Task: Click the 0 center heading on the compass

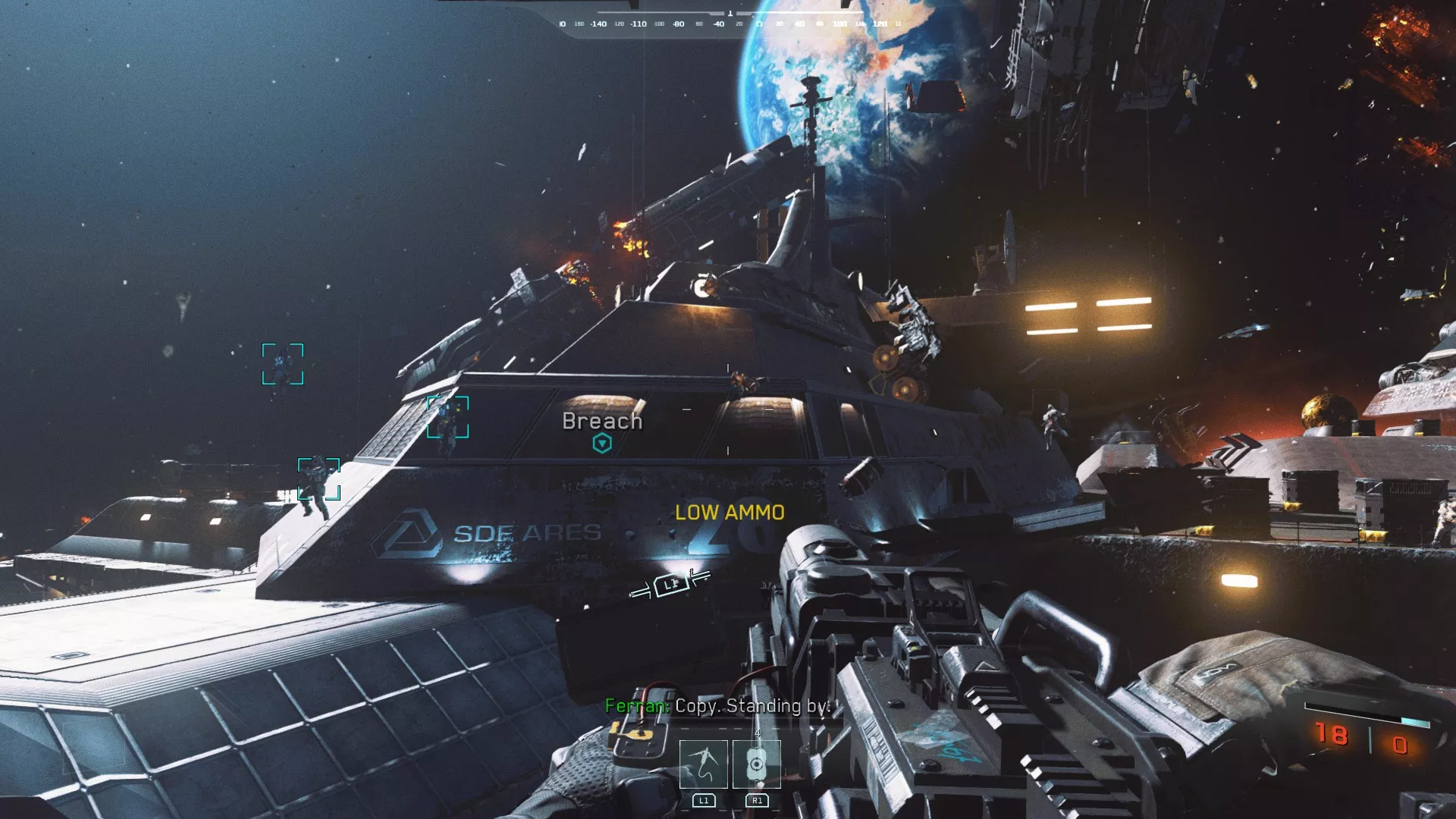Action: pyautogui.click(x=759, y=24)
